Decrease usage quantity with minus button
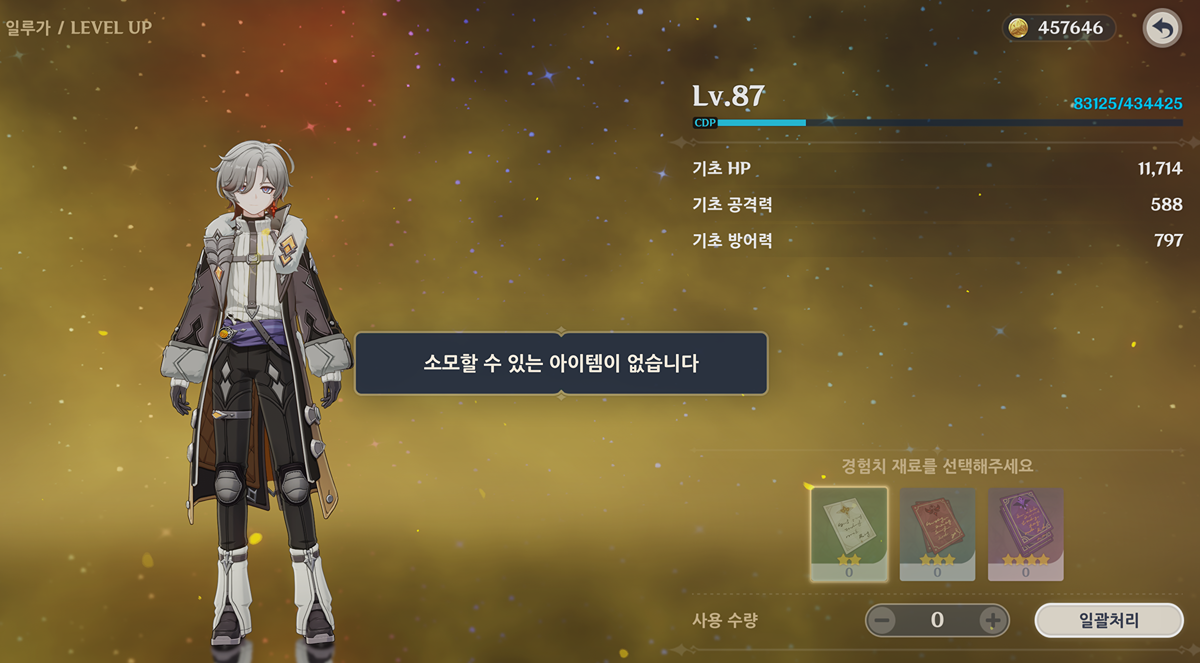The height and width of the screenshot is (663, 1200). click(883, 620)
